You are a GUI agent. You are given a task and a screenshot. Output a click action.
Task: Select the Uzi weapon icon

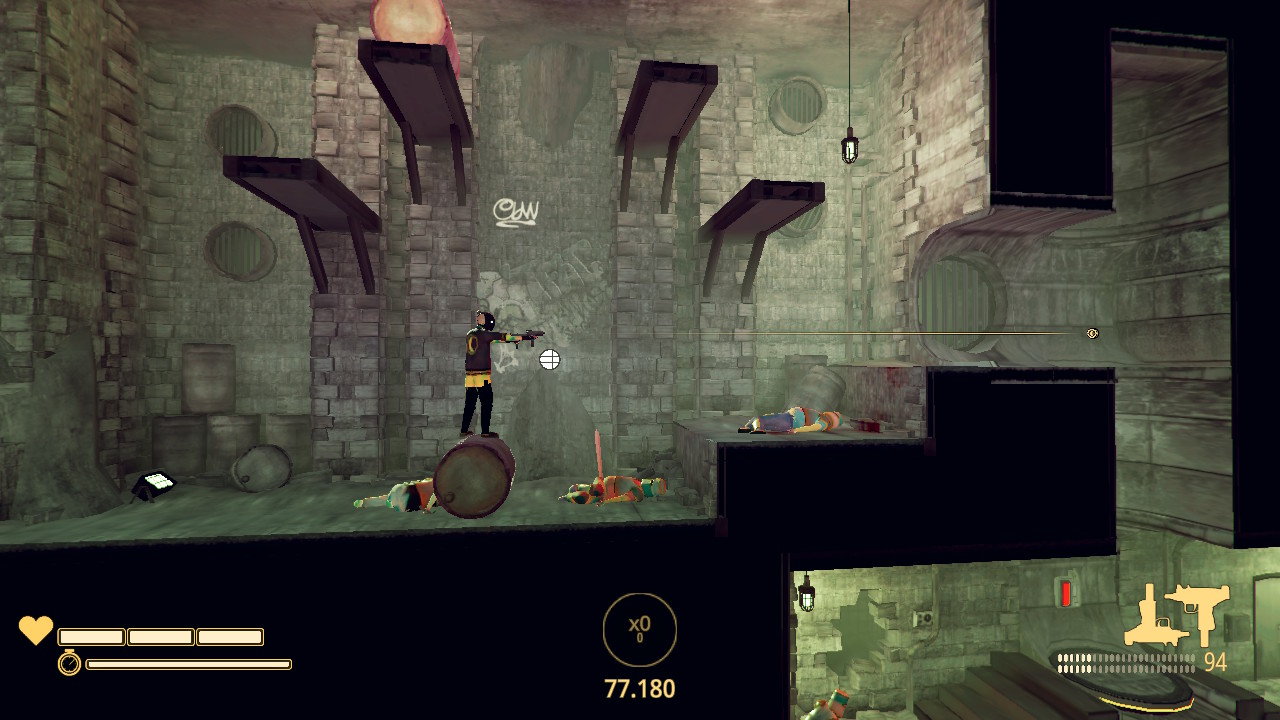click(1198, 610)
